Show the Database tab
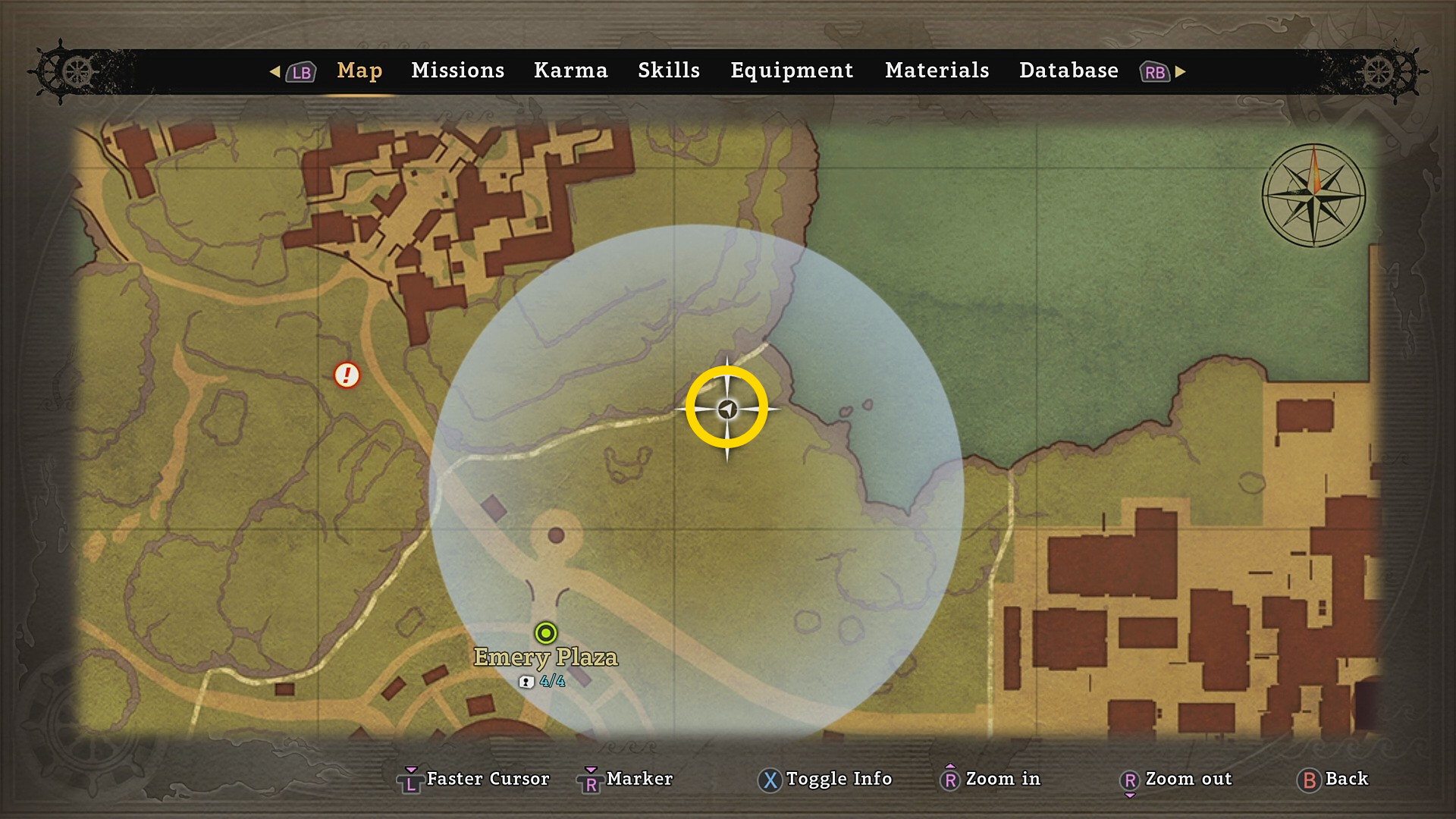 pos(1068,71)
